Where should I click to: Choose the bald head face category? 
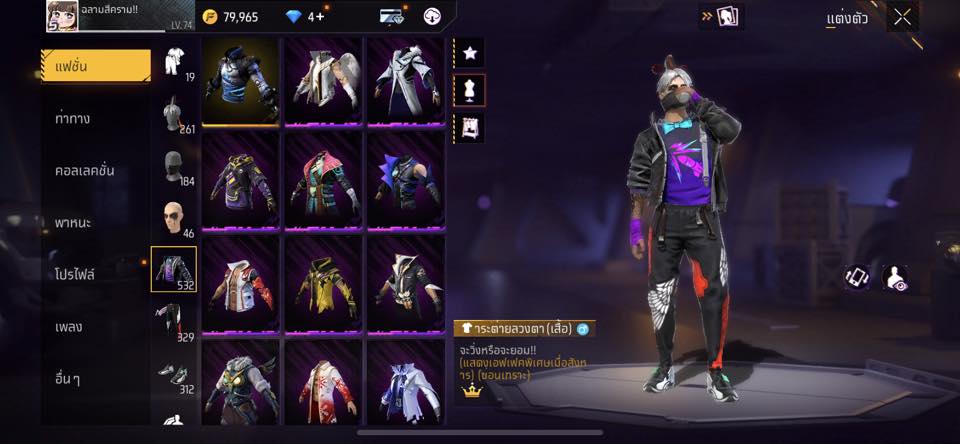(x=174, y=218)
